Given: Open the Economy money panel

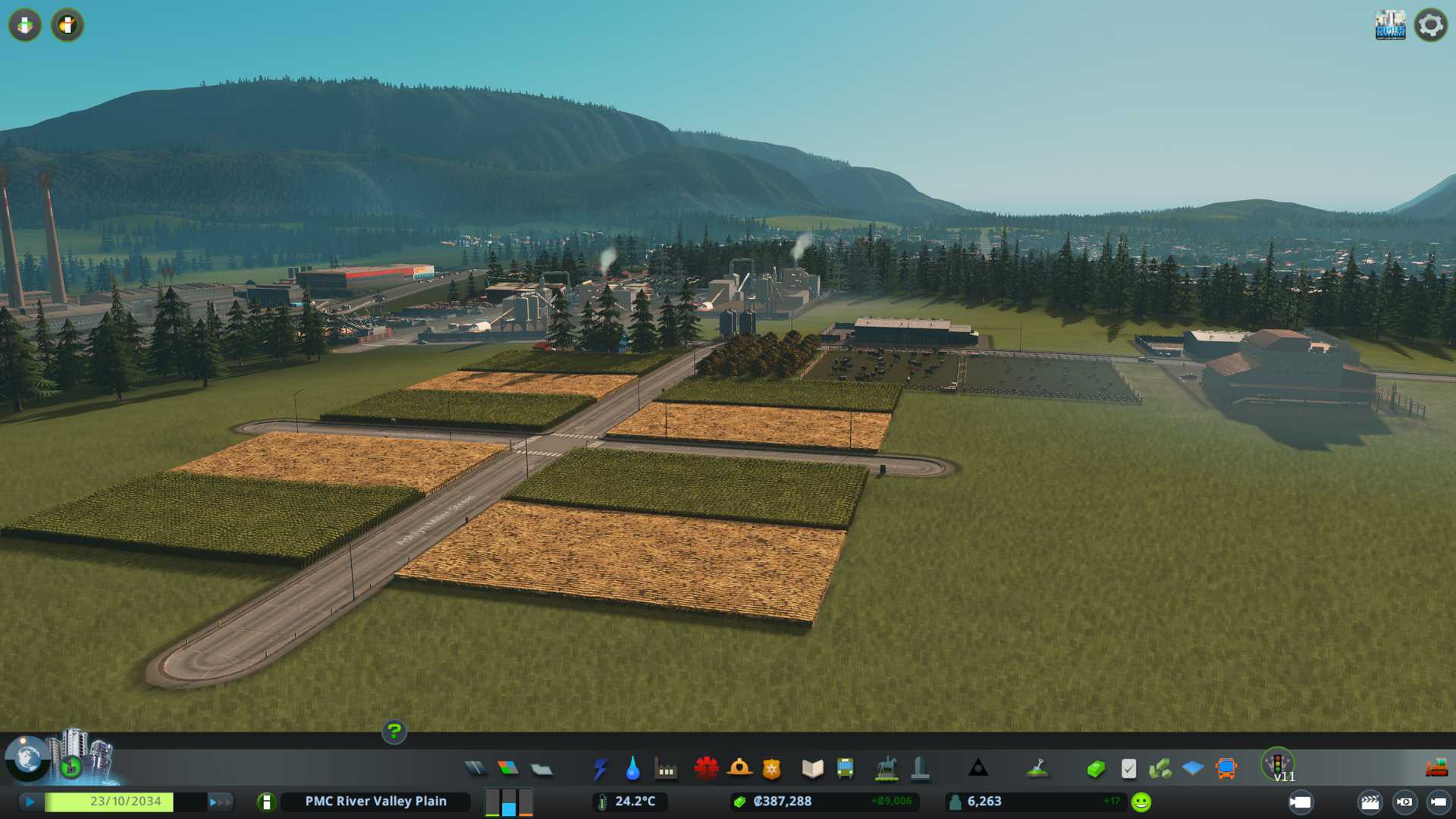Looking at the screenshot, I should pos(1095,769).
